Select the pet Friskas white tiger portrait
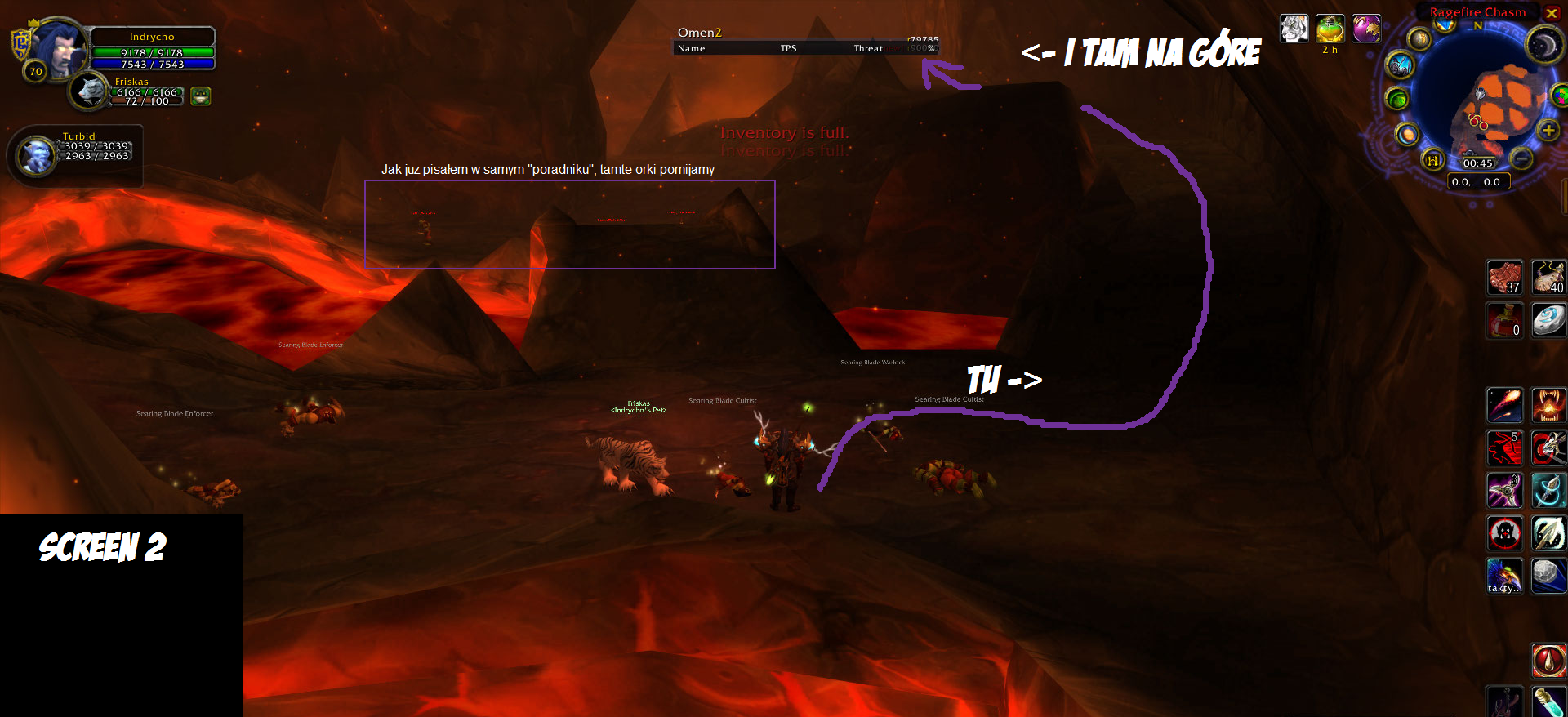Viewport: 1568px width, 717px height. [x=90, y=91]
